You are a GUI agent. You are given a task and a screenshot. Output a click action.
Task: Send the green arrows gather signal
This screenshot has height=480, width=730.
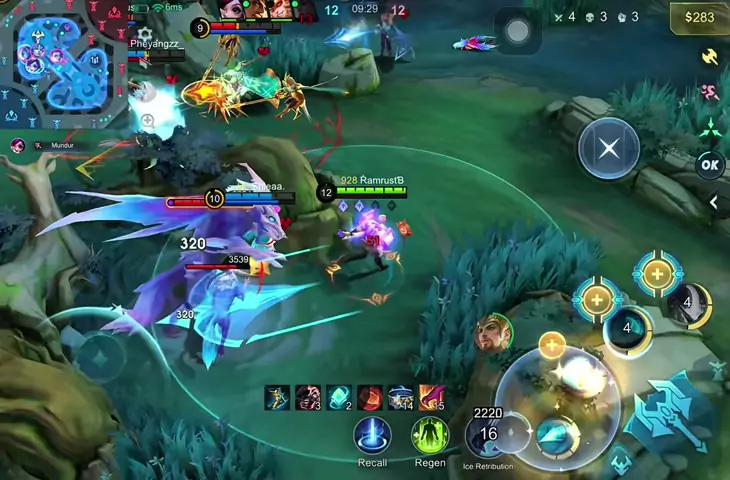711,128
